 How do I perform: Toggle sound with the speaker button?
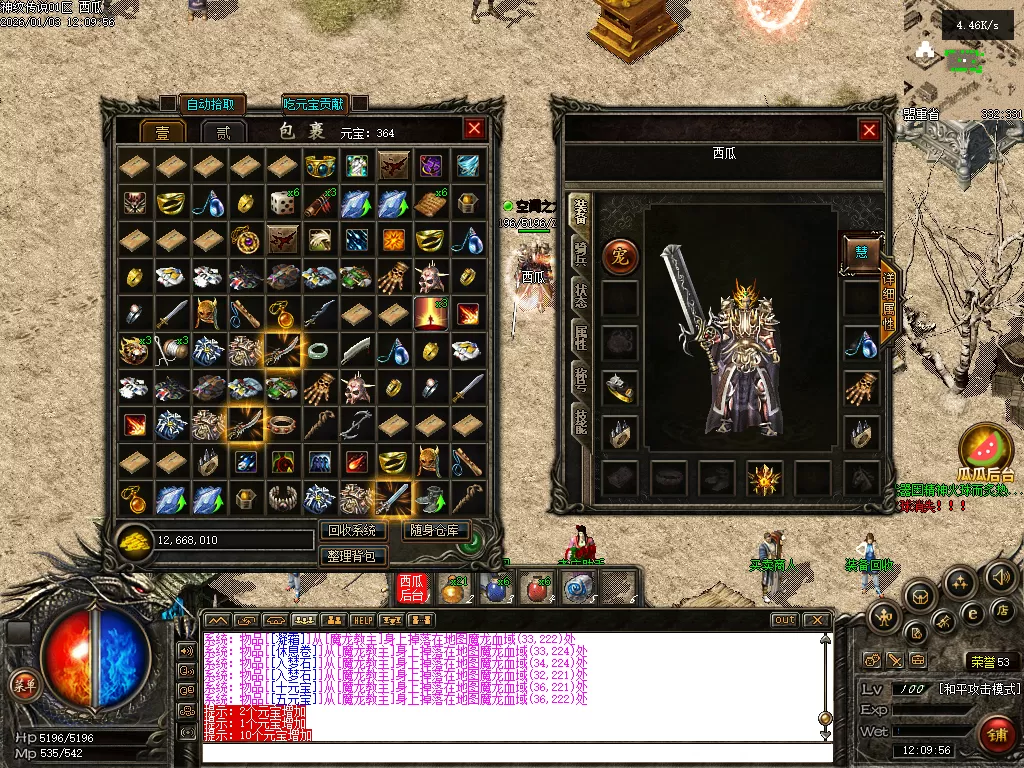click(x=1001, y=578)
